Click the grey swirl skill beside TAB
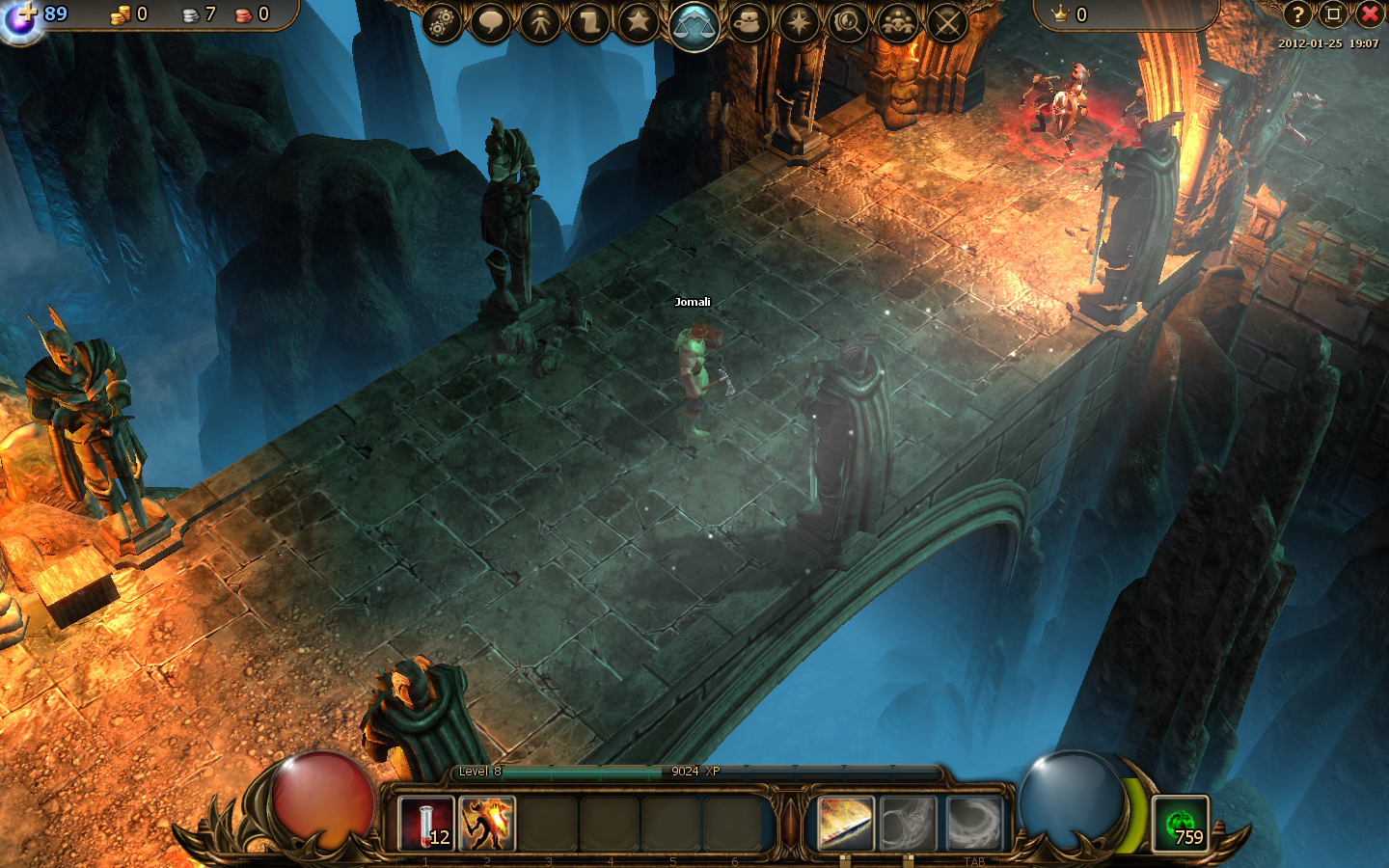The width and height of the screenshot is (1389, 868). click(974, 824)
